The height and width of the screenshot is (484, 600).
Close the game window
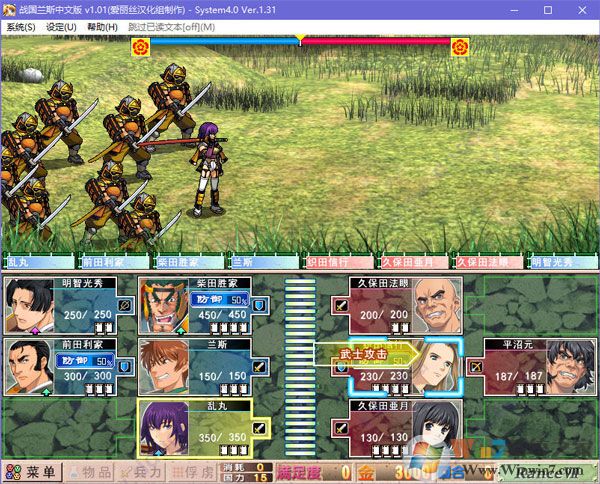point(576,9)
